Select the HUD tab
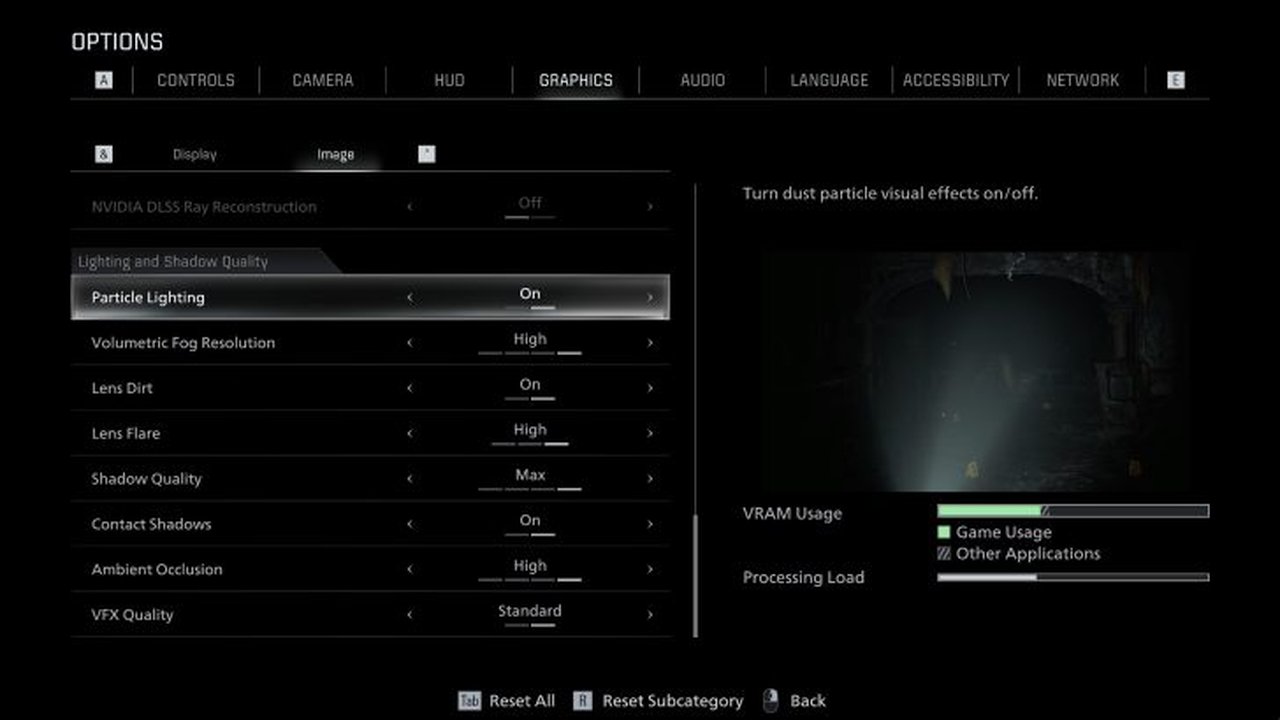Image resolution: width=1280 pixels, height=720 pixels. 449,80
